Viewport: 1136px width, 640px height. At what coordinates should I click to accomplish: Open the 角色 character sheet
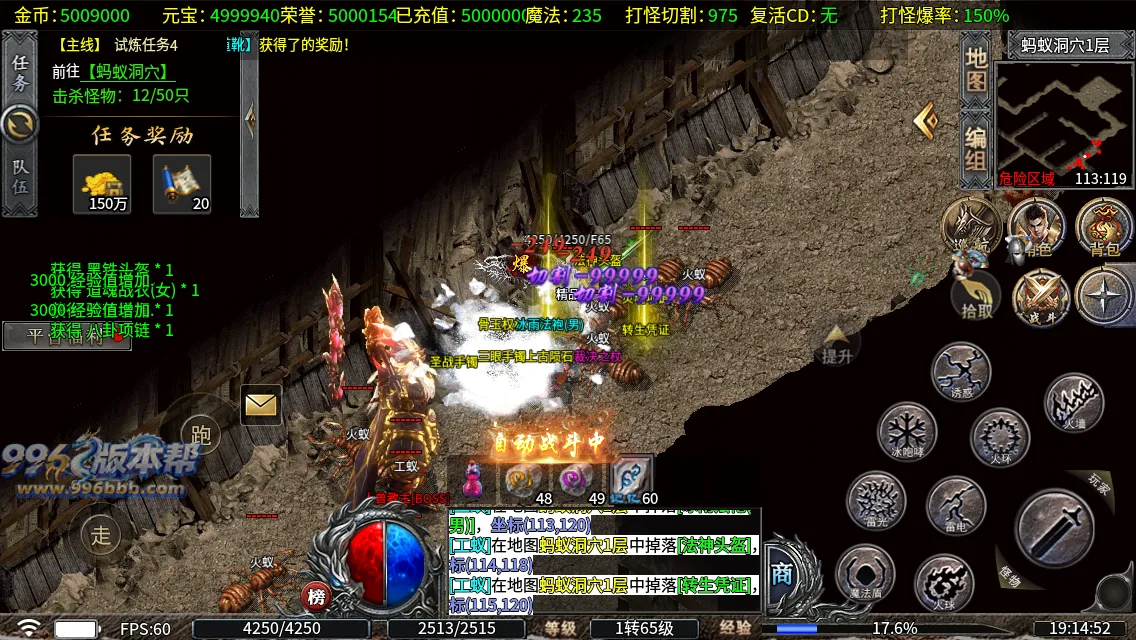point(1036,227)
